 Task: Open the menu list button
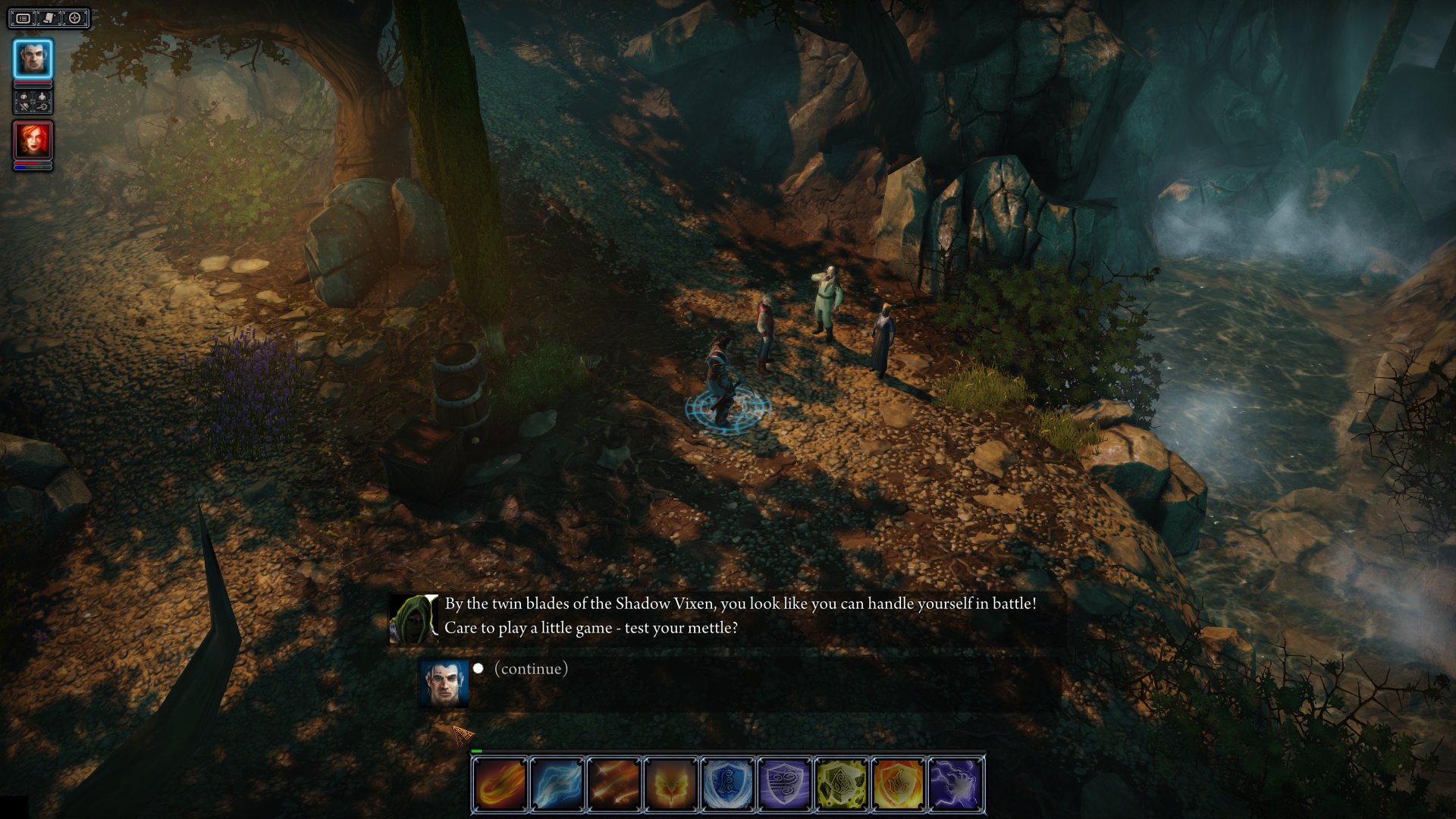(x=24, y=18)
